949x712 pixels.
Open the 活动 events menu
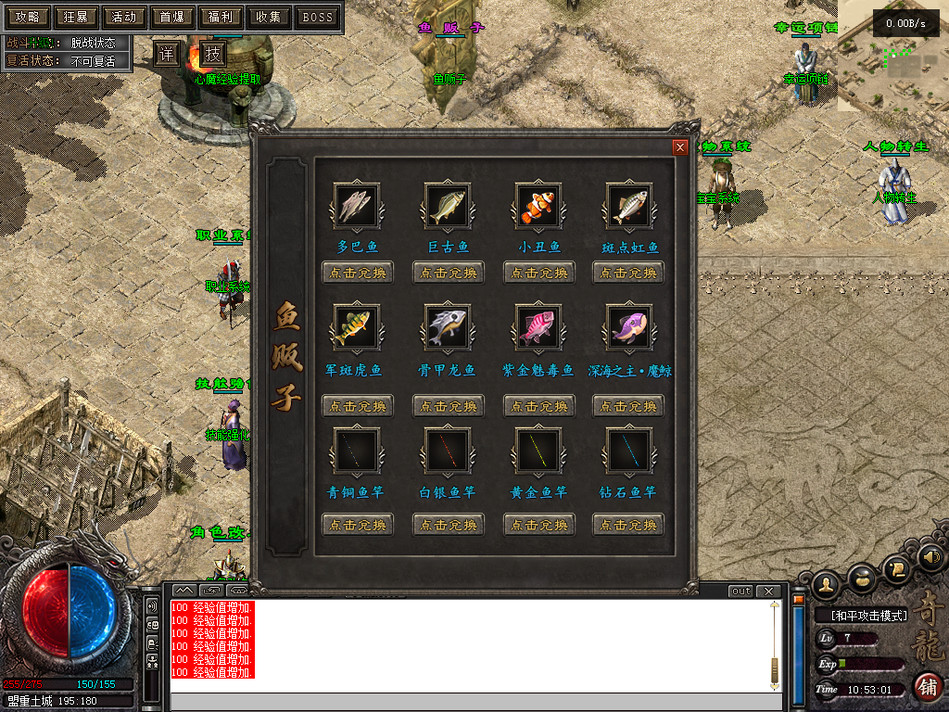click(124, 16)
